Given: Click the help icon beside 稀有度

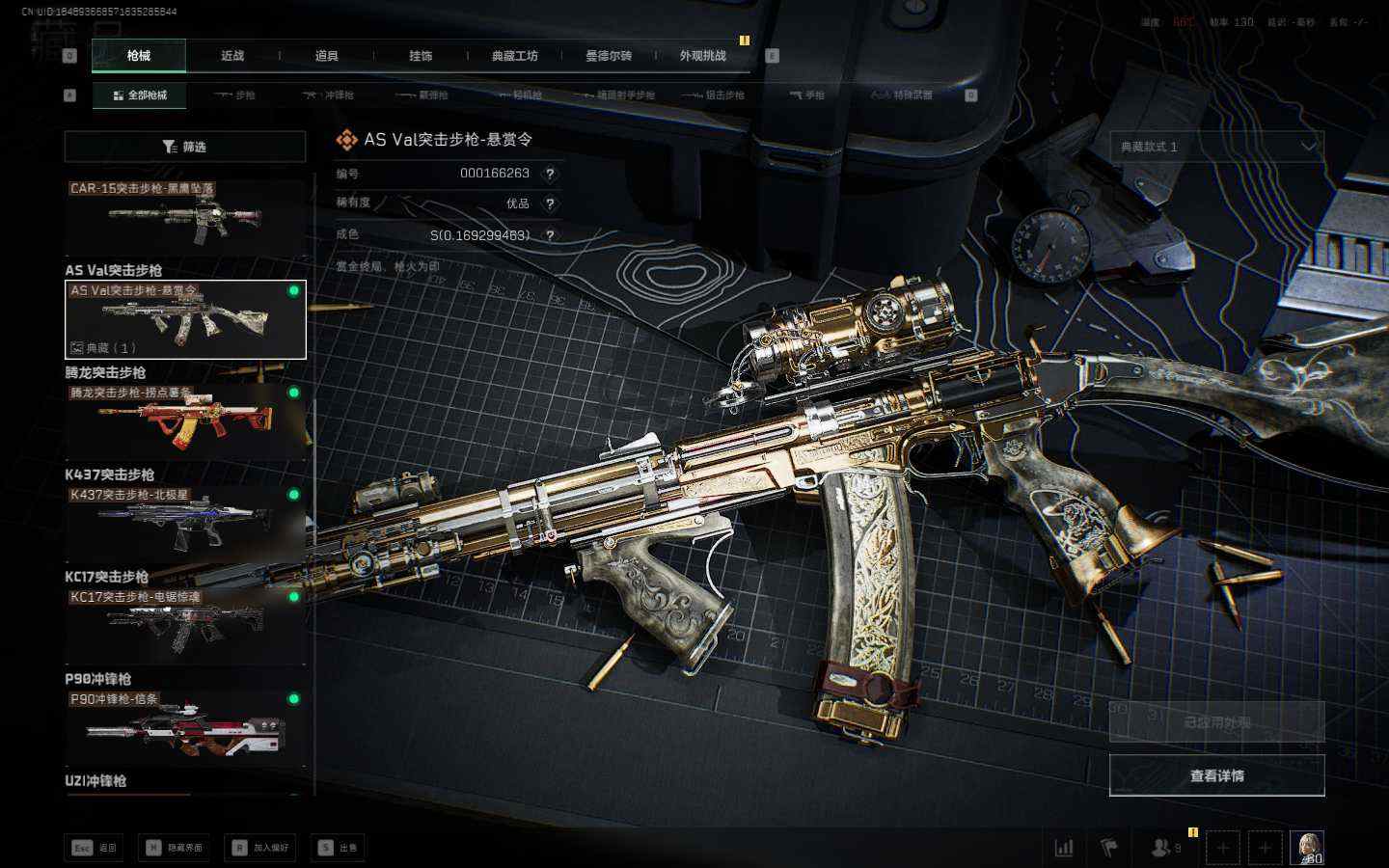Looking at the screenshot, I should pyautogui.click(x=550, y=203).
